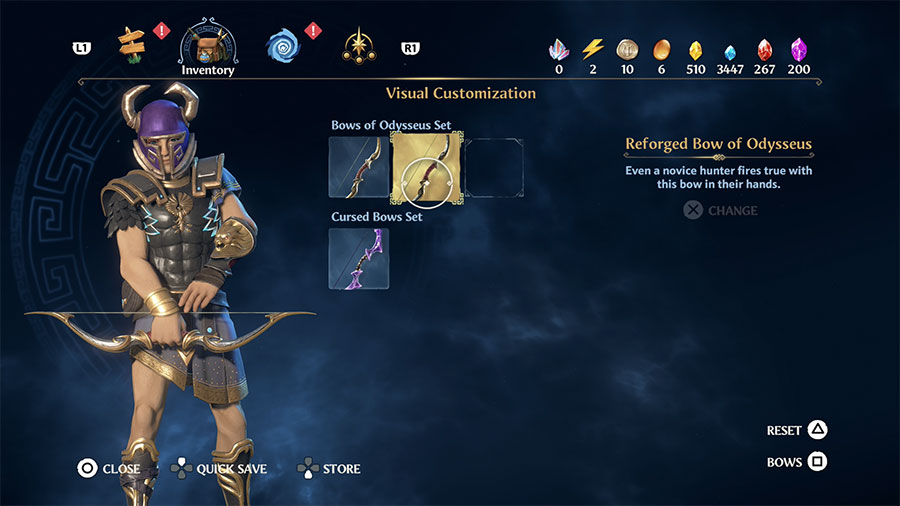
Task: Choose the highlighted Reforged Bow of Odysseus skin
Action: click(426, 167)
